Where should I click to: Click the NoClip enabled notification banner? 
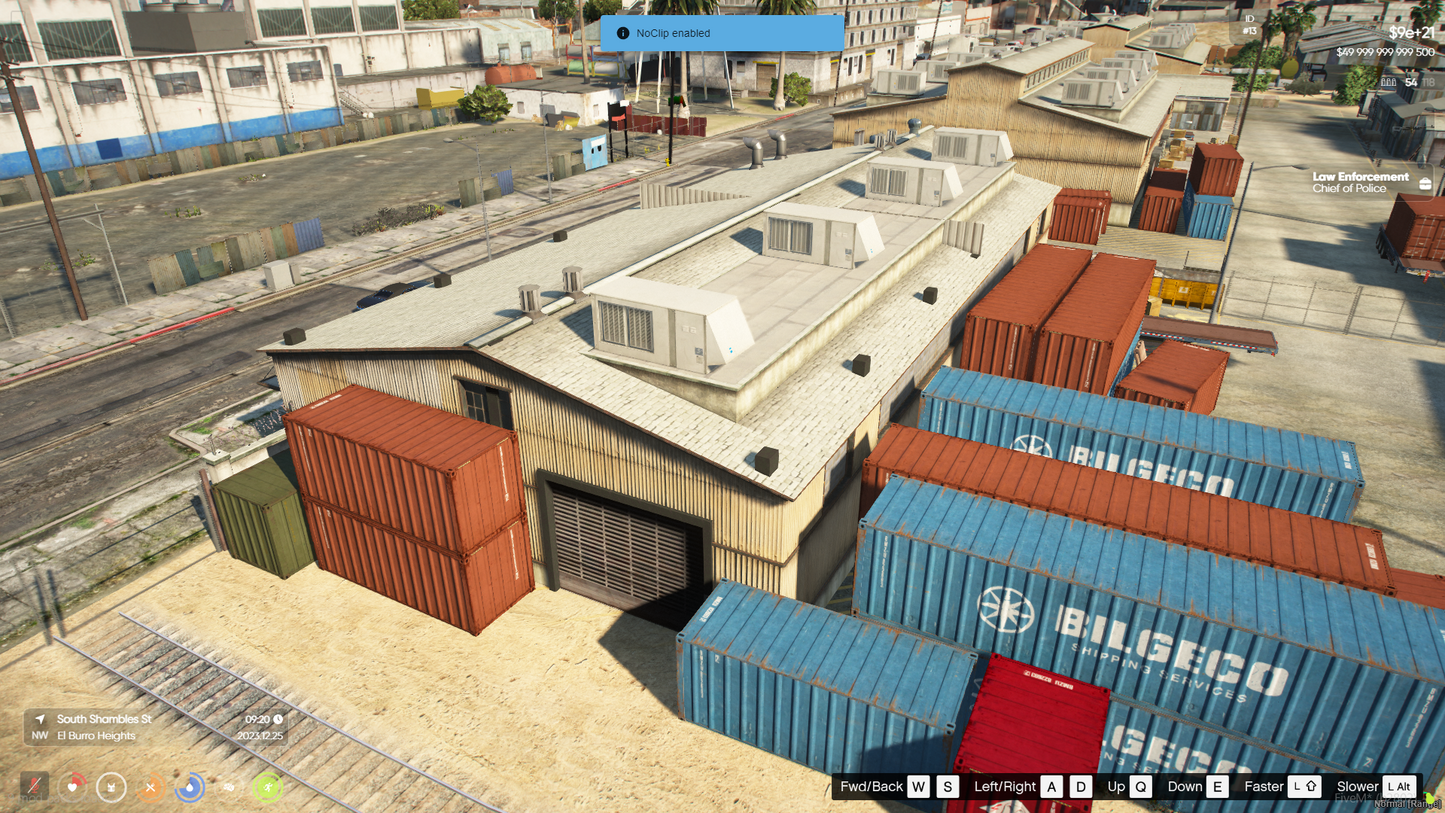point(721,33)
